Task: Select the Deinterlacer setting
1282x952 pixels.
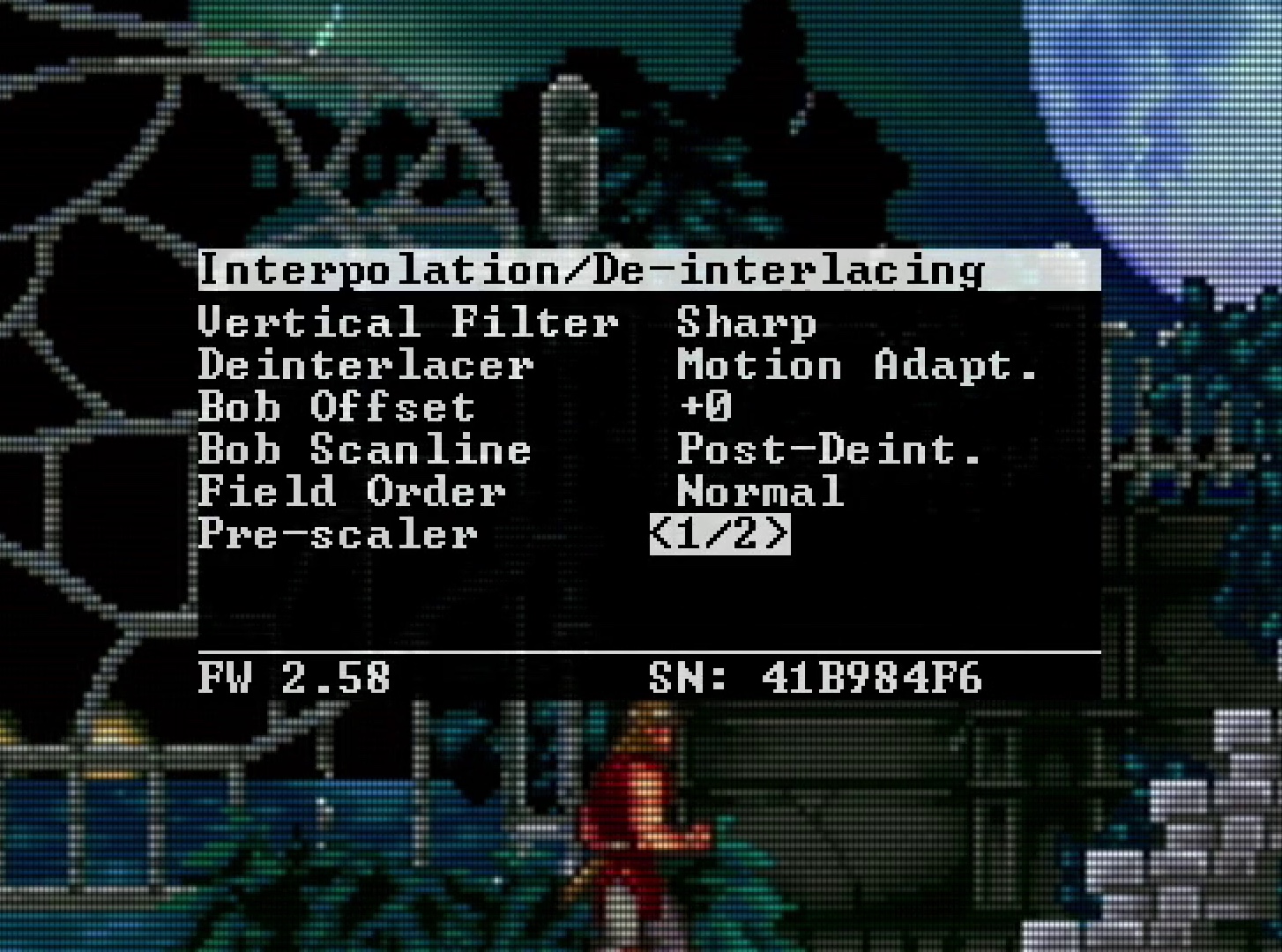Action: (x=367, y=364)
